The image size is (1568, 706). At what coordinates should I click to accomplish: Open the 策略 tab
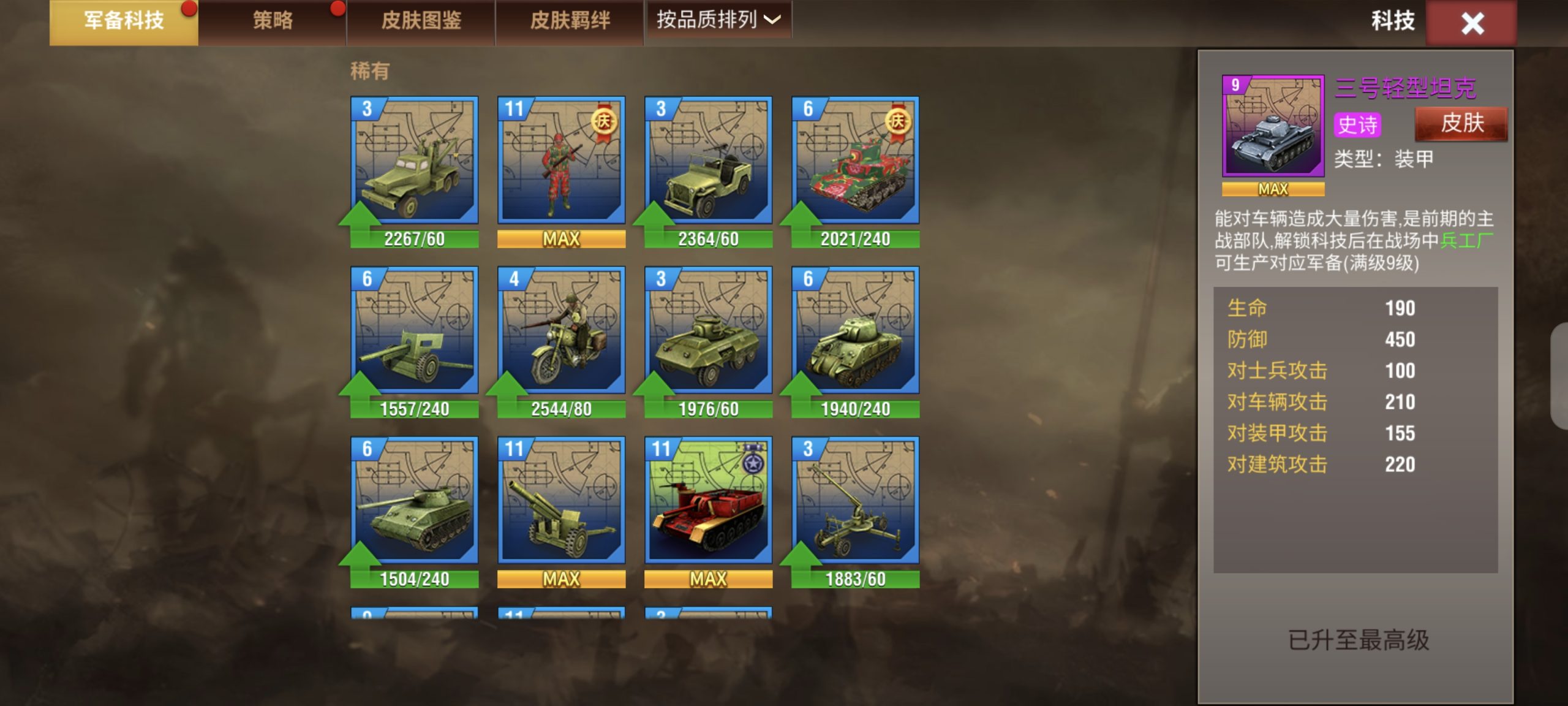(x=273, y=21)
